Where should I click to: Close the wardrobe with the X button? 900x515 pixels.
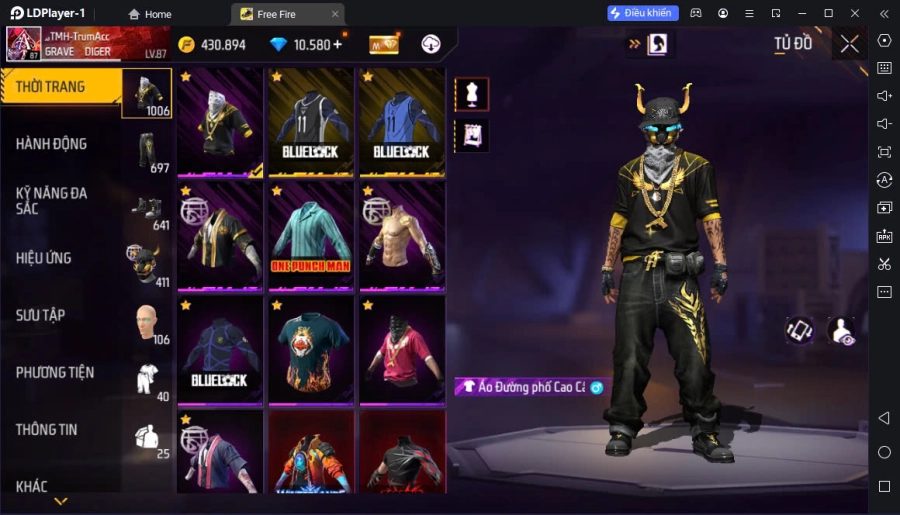849,44
